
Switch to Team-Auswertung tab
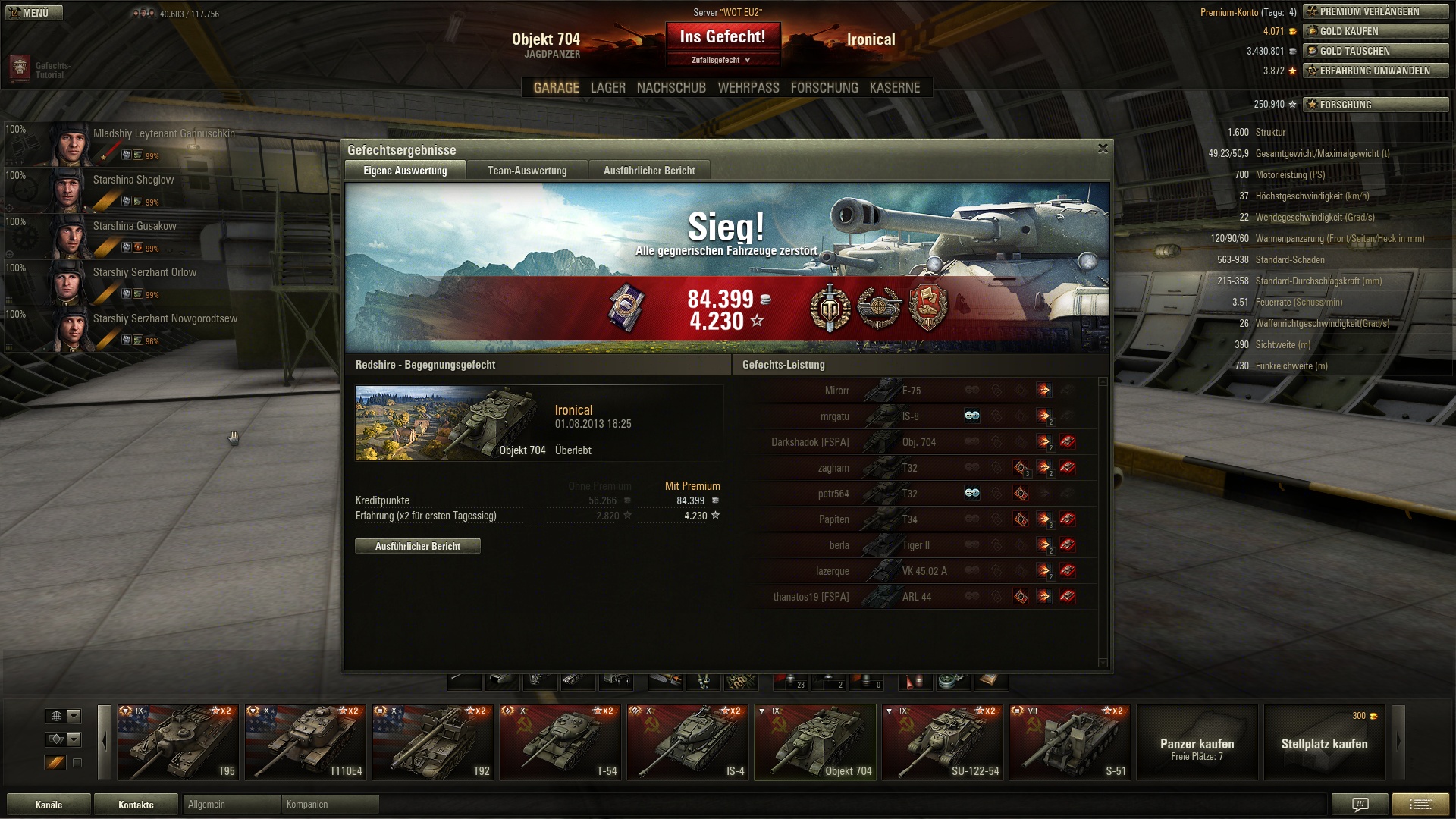coord(527,171)
